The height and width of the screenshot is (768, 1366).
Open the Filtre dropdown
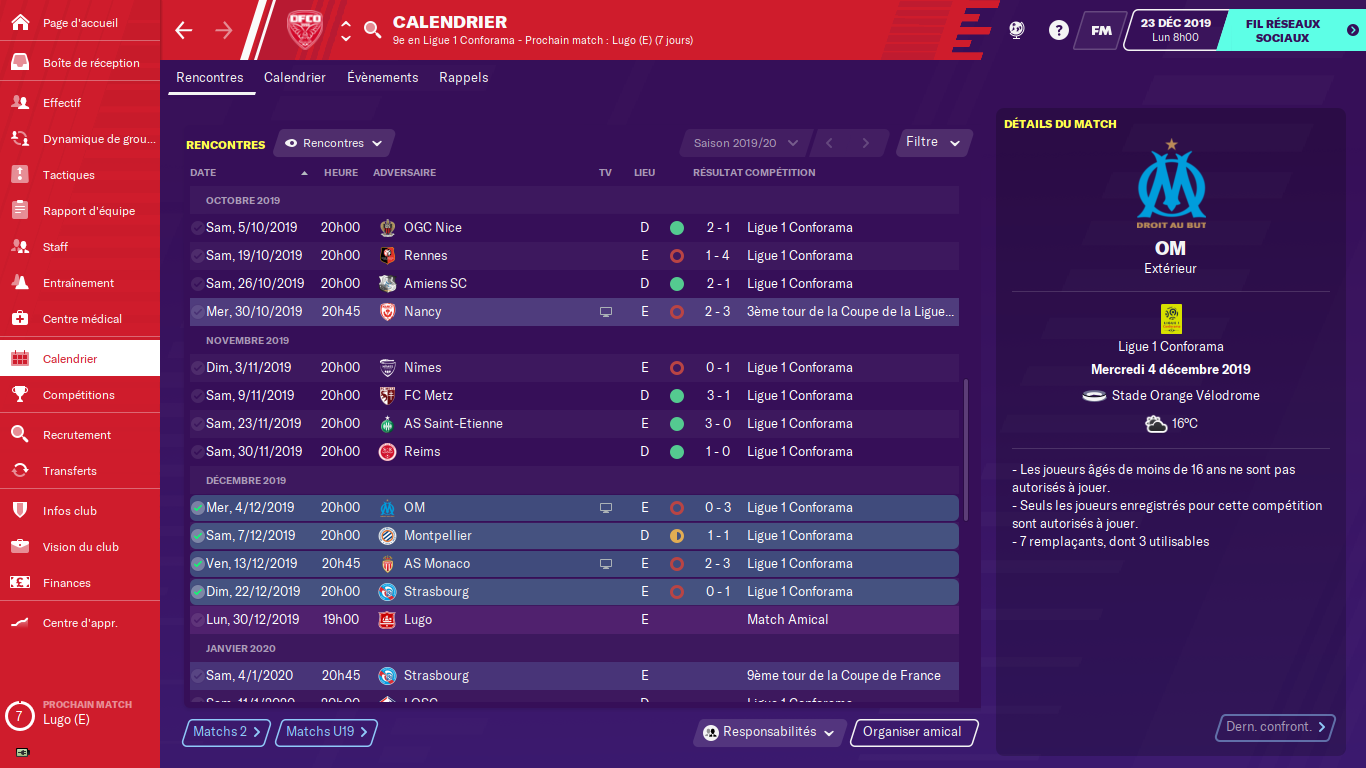933,142
